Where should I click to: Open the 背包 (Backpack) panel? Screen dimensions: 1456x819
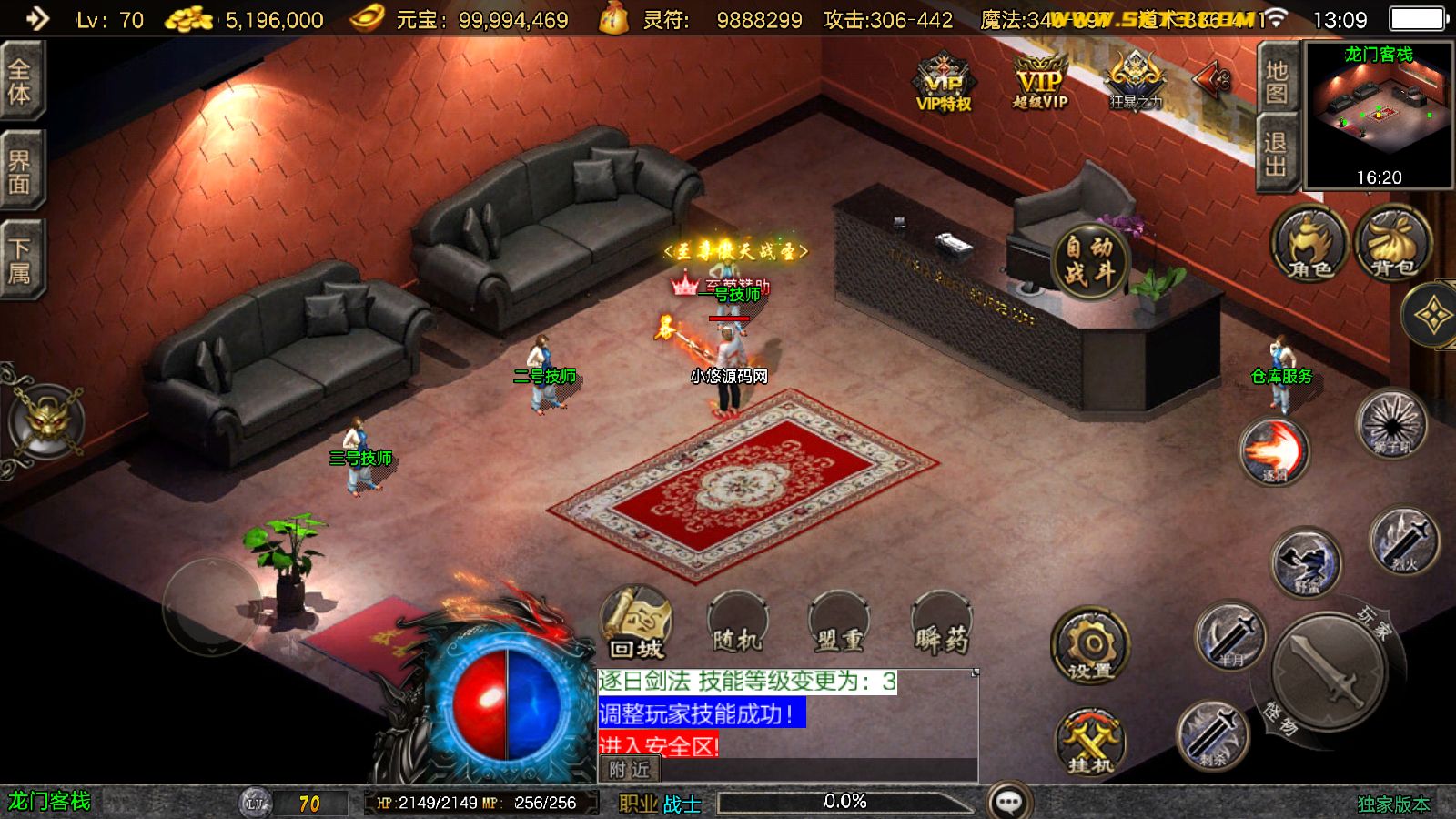[1393, 246]
